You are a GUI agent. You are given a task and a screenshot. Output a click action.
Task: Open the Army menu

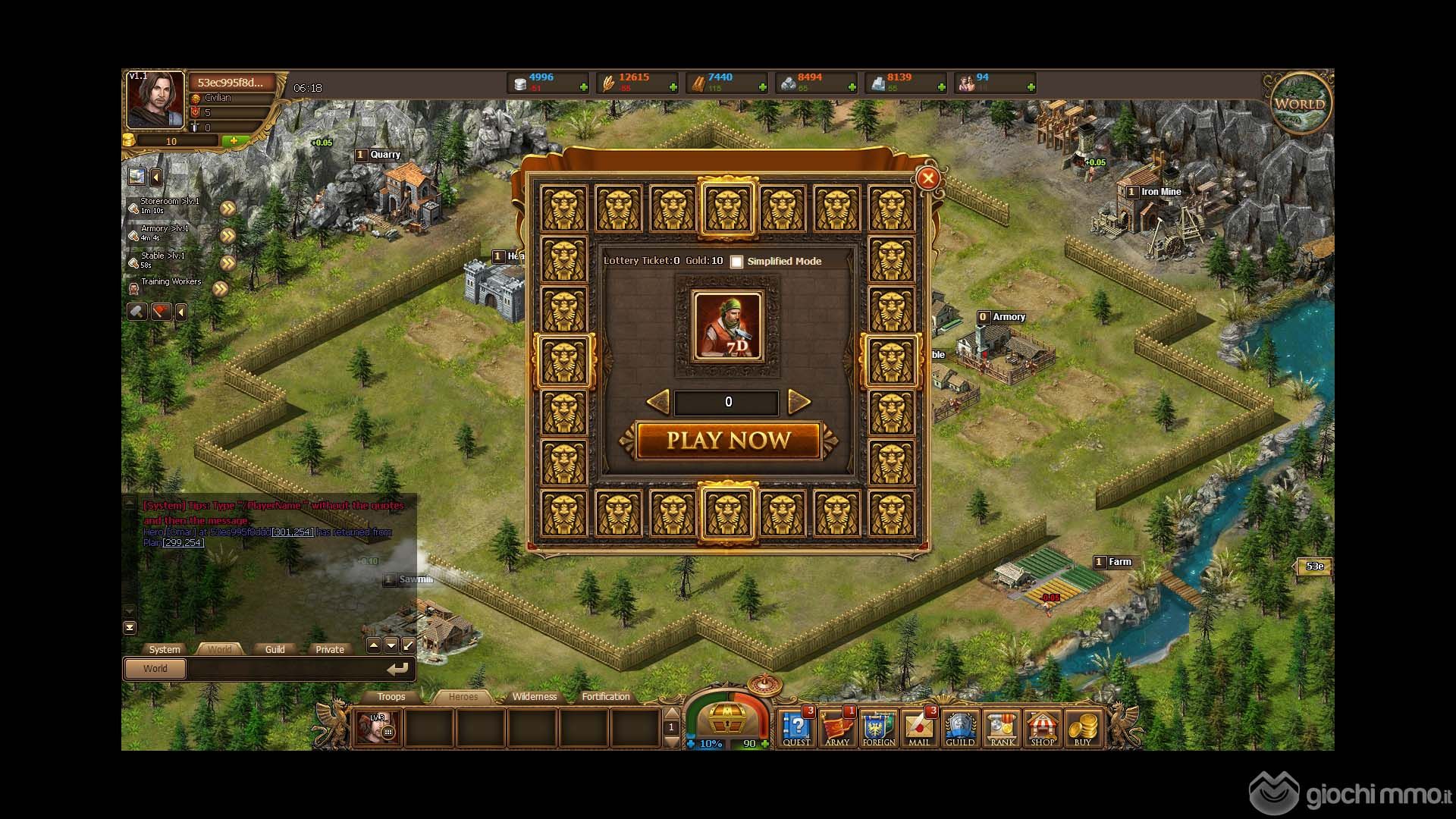click(x=837, y=729)
